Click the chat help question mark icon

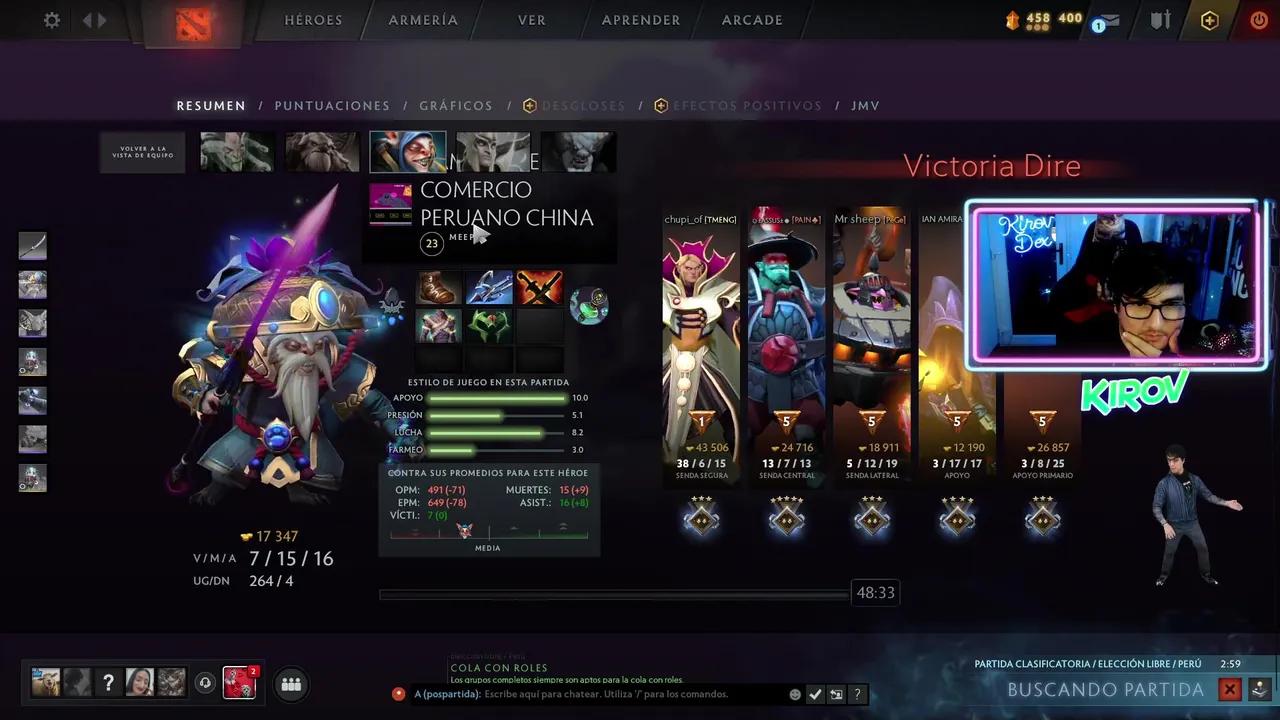coord(857,694)
